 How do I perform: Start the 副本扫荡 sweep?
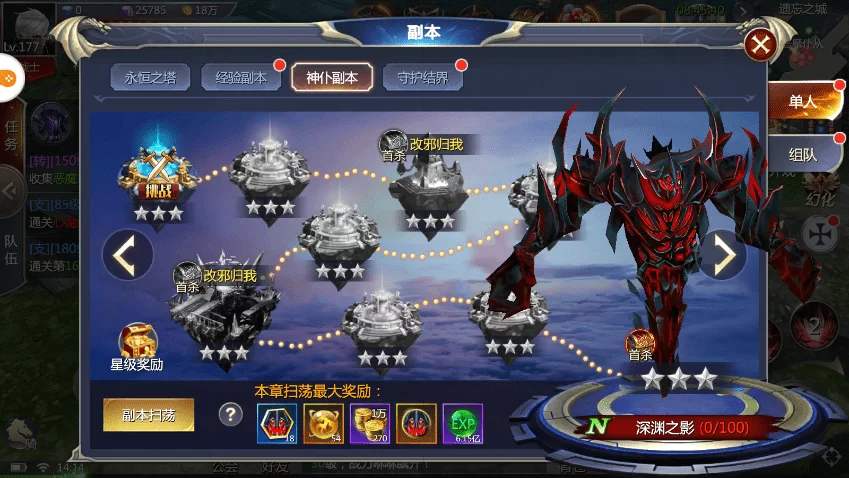(x=148, y=415)
